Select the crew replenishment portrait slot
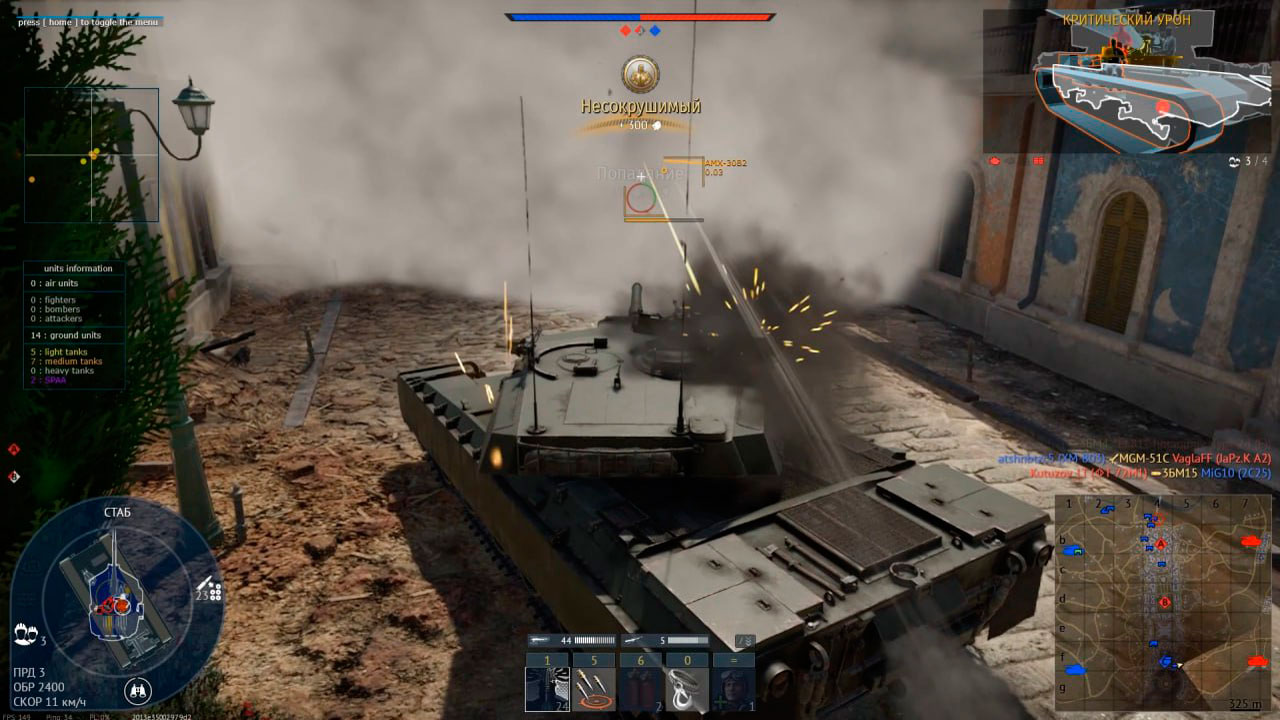The image size is (1280, 720). (x=733, y=689)
